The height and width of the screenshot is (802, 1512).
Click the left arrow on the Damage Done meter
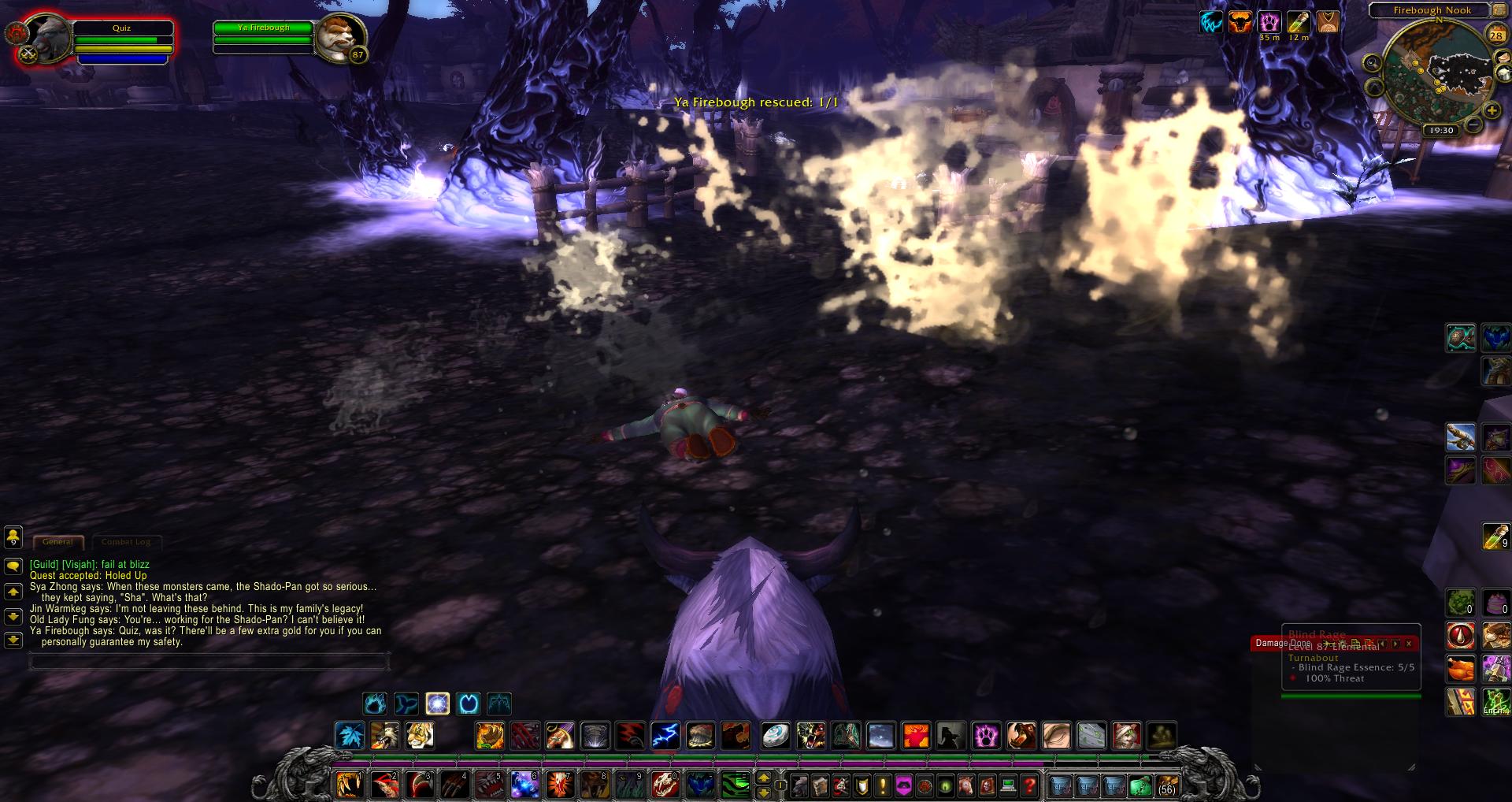1383,644
